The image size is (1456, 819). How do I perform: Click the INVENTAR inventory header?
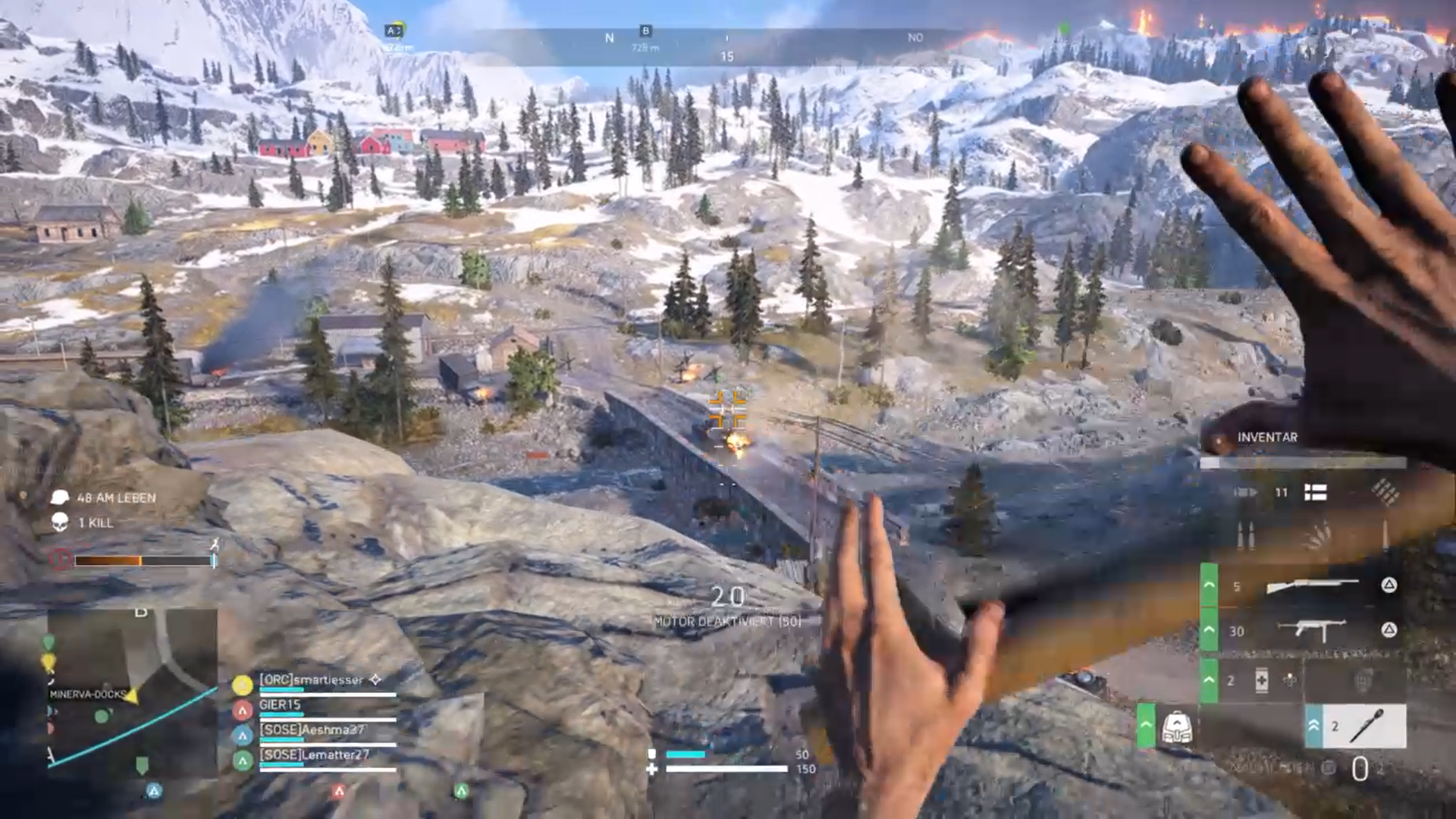tap(1266, 438)
